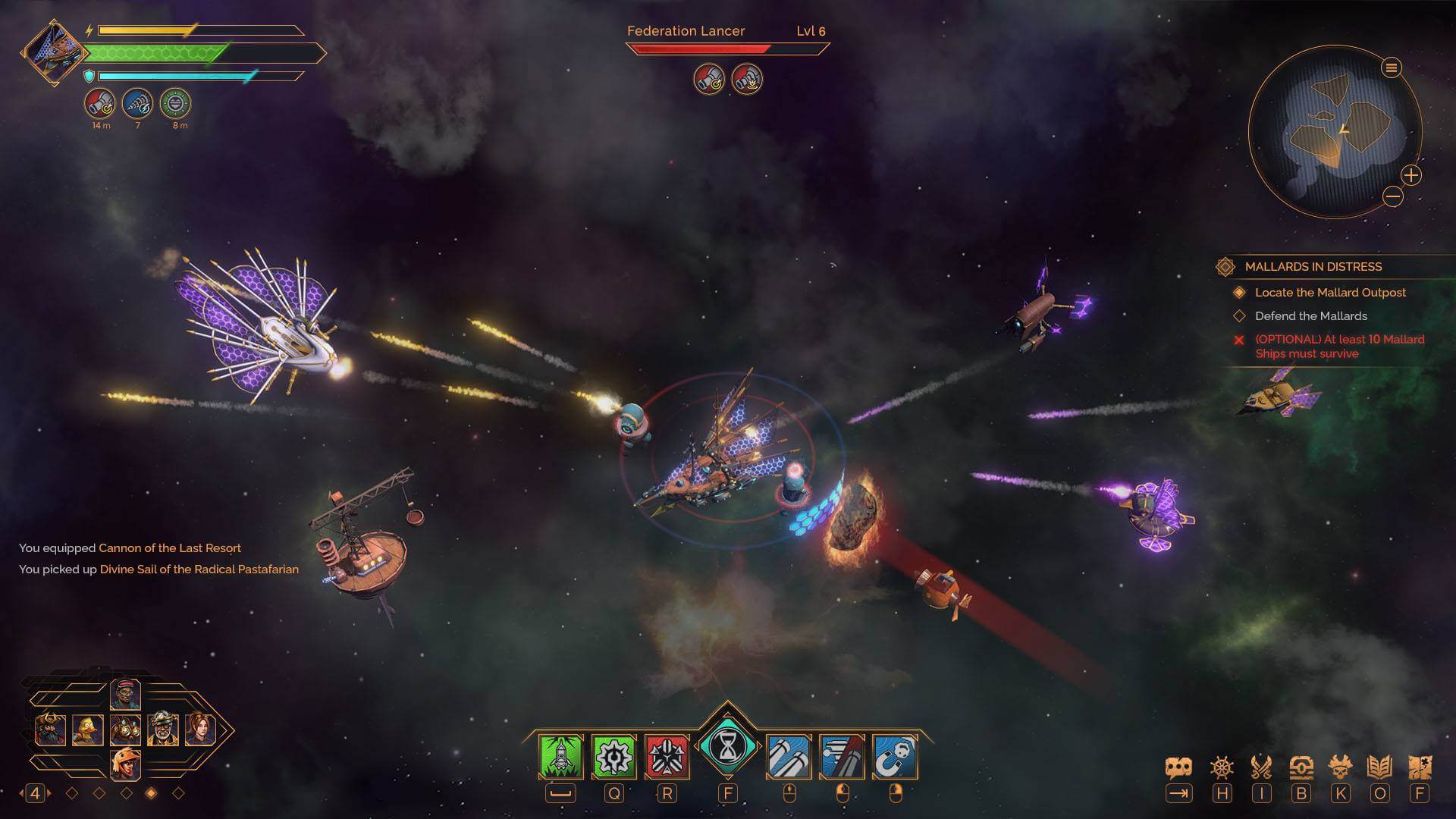The height and width of the screenshot is (819, 1456).
Task: Select the twin cannon barrels weapon
Action: coord(789,756)
